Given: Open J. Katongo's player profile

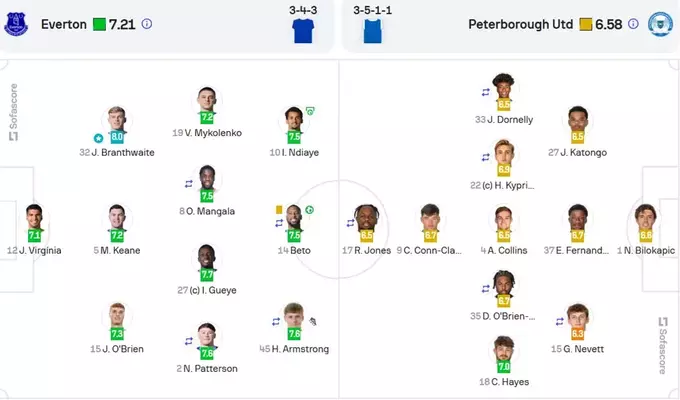Looking at the screenshot, I should click(577, 123).
